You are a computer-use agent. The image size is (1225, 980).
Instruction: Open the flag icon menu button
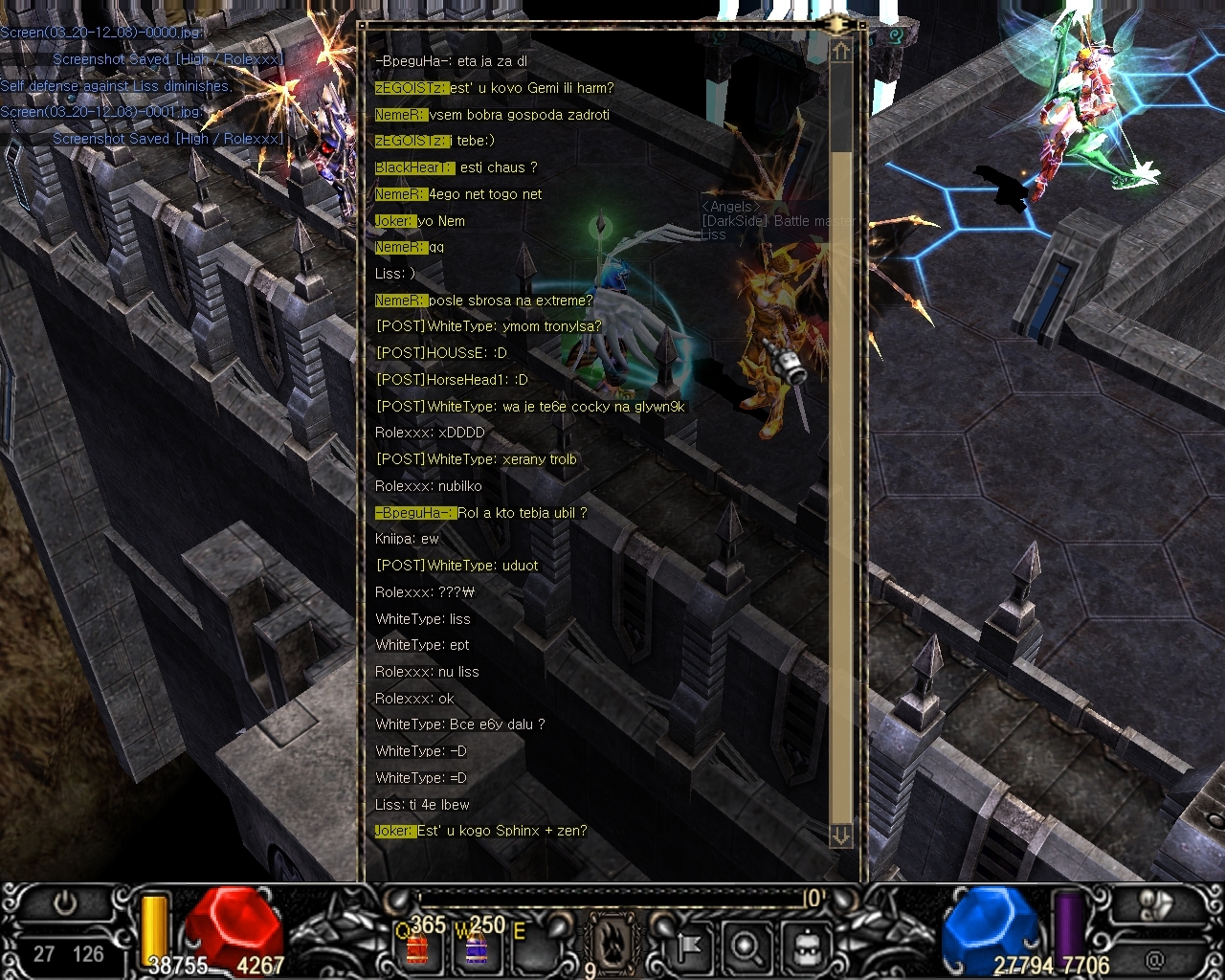pyautogui.click(x=687, y=947)
